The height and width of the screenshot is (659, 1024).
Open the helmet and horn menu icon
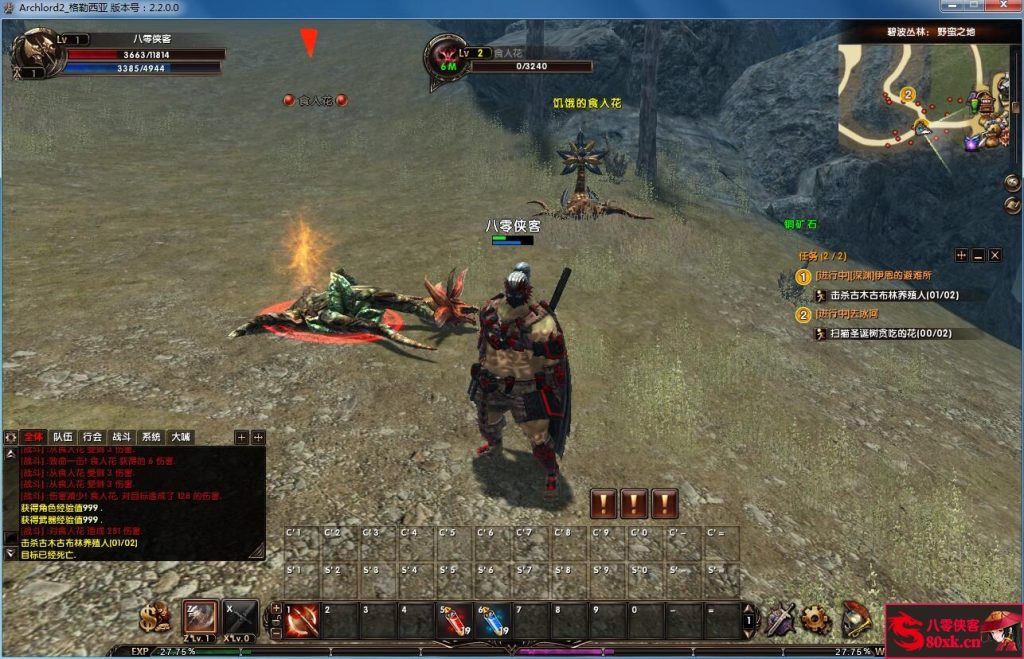coord(854,619)
